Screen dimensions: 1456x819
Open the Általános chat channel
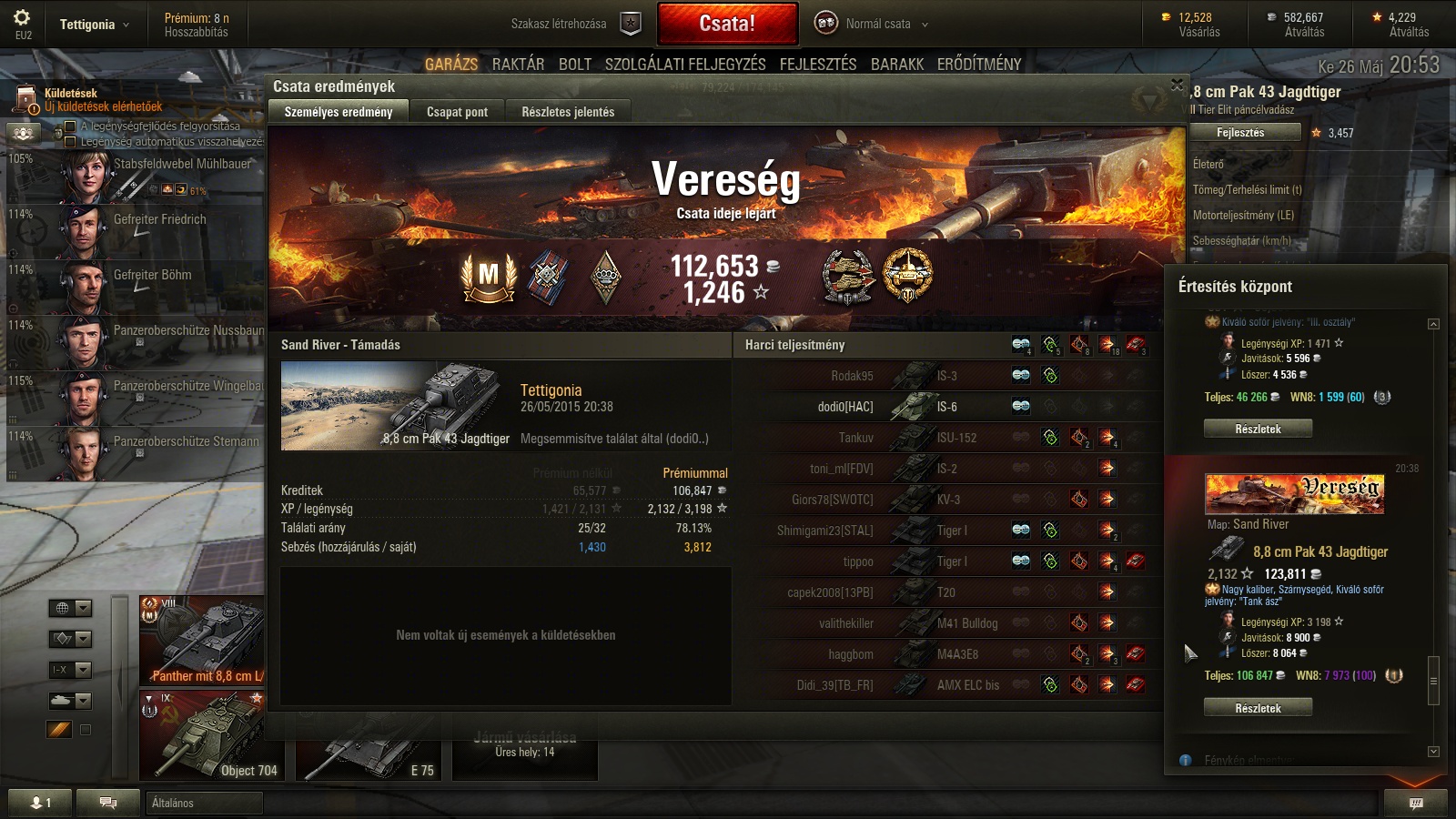[x=204, y=803]
